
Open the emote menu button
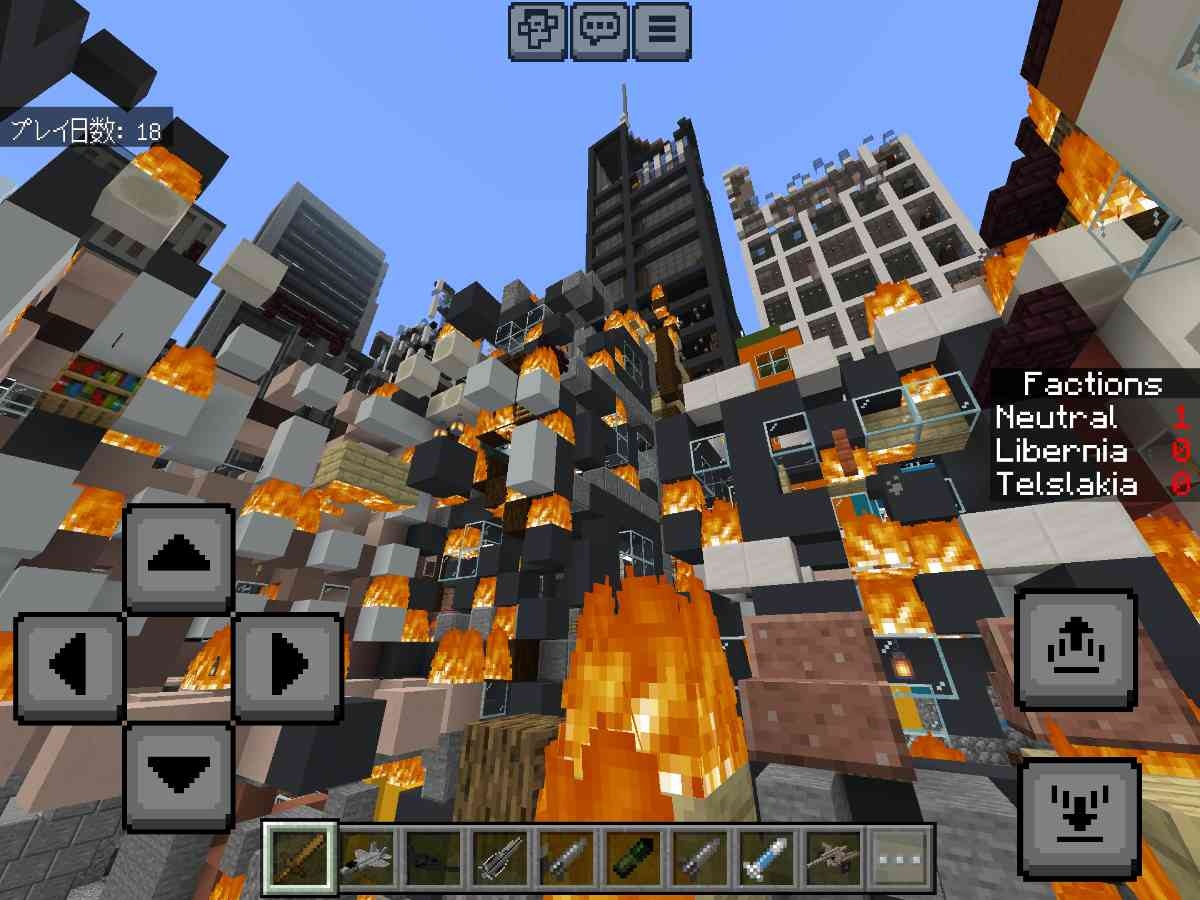[538, 31]
